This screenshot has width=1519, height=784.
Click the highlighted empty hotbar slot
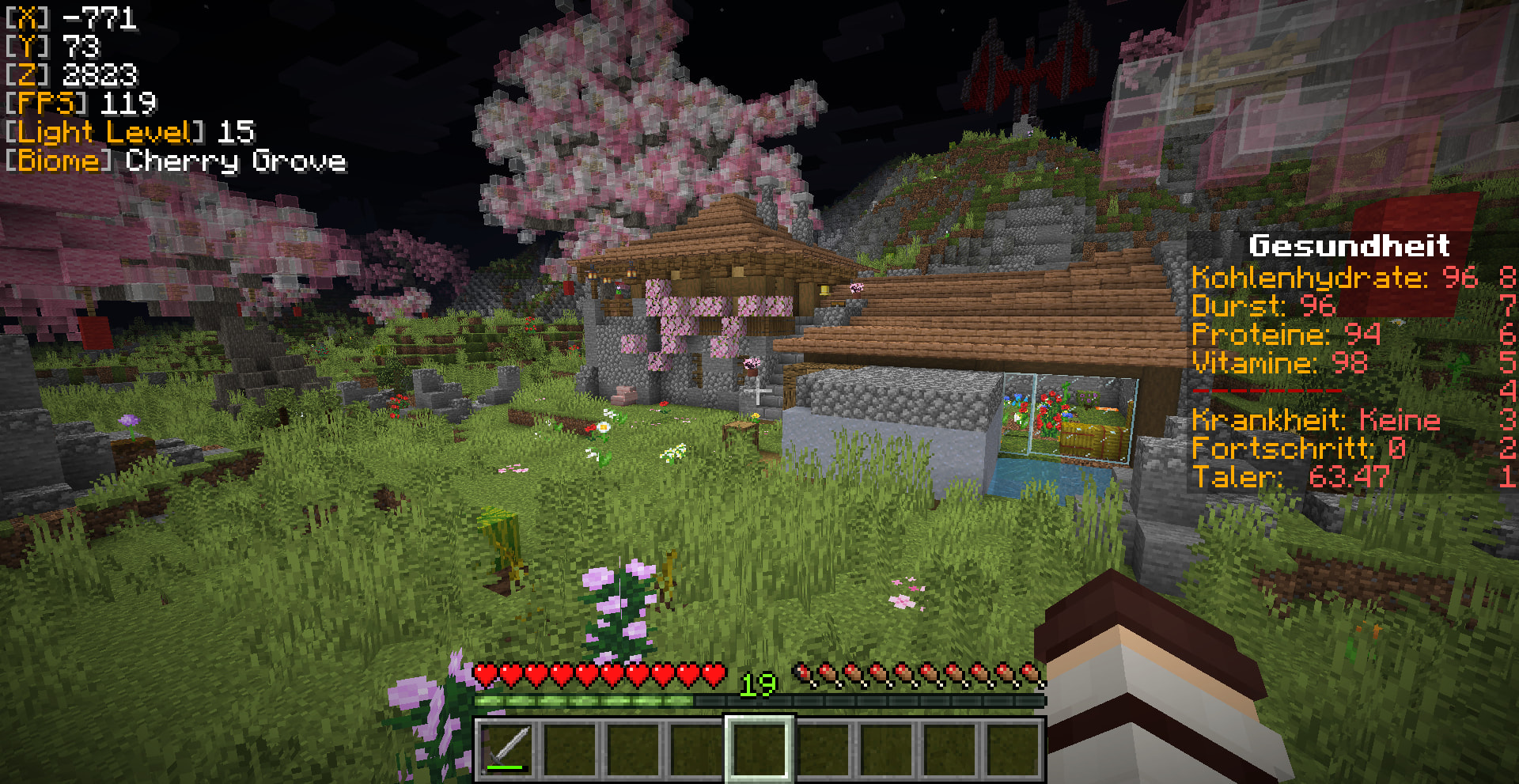(x=759, y=748)
